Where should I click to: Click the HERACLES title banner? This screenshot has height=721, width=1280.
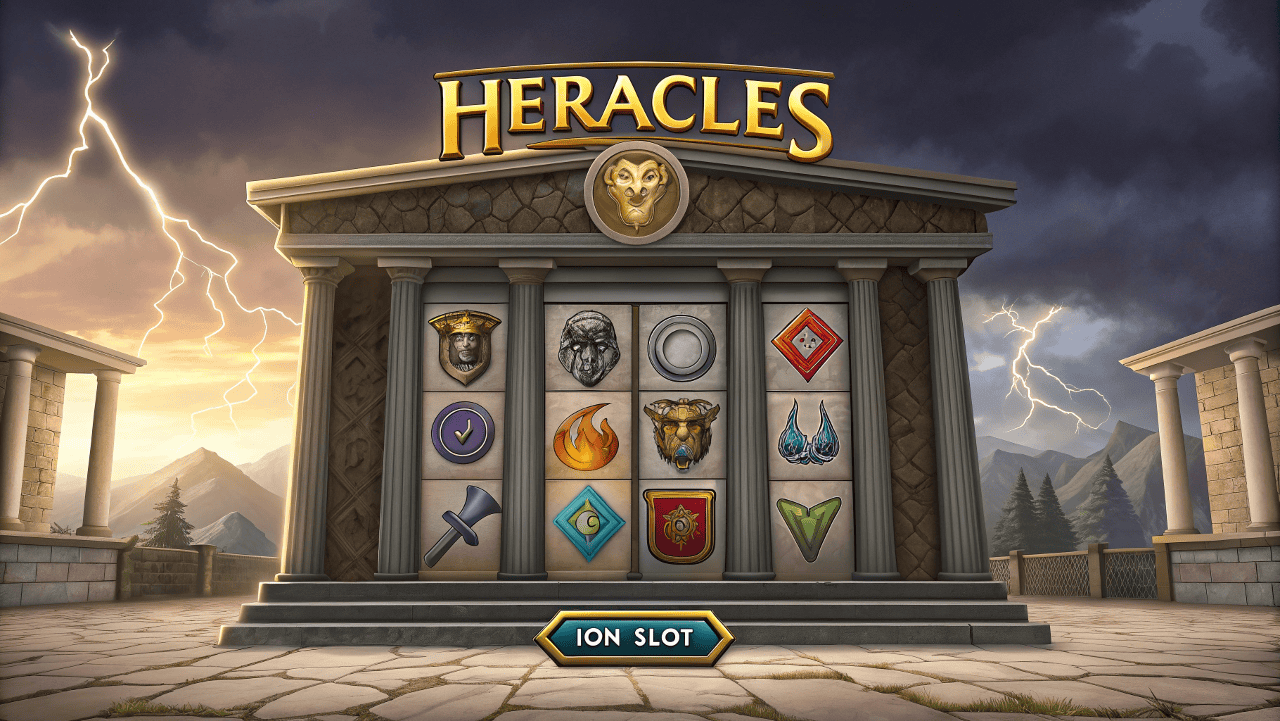pyautogui.click(x=640, y=103)
